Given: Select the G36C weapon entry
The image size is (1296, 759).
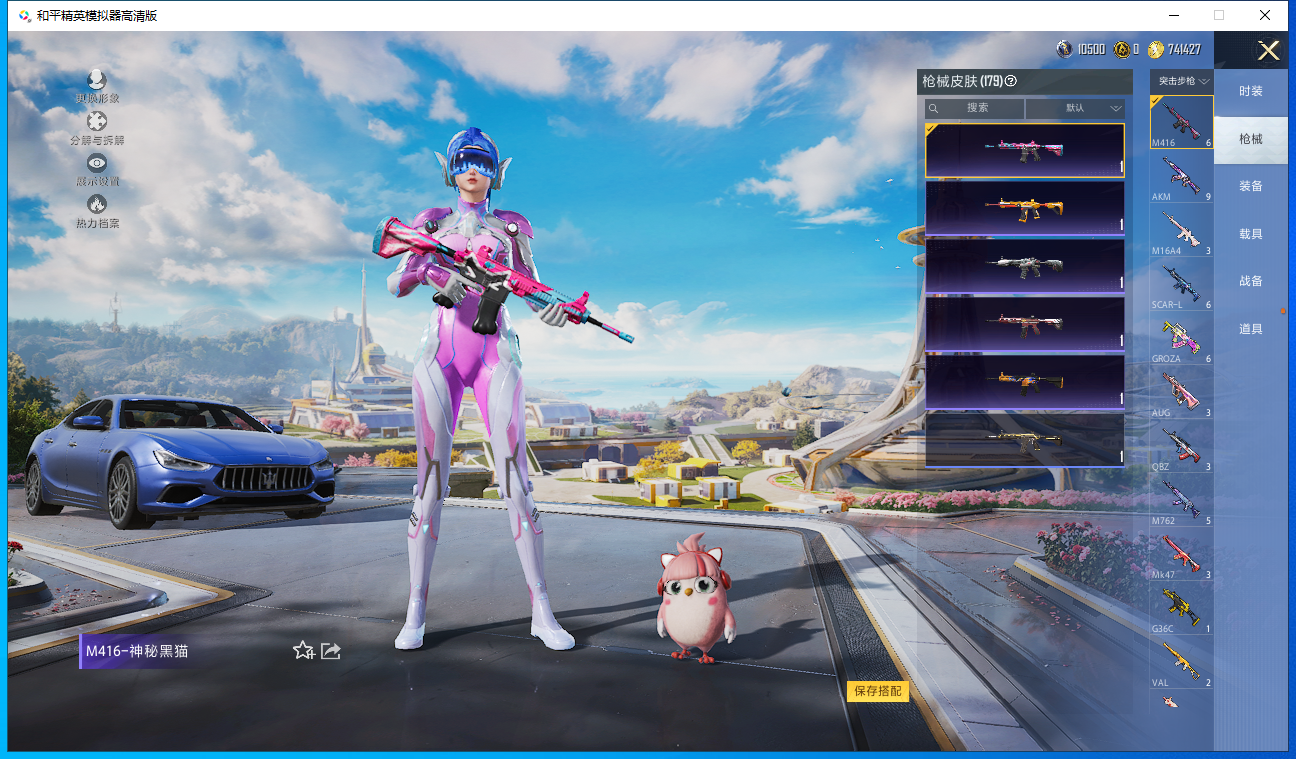Looking at the screenshot, I should (x=1181, y=610).
